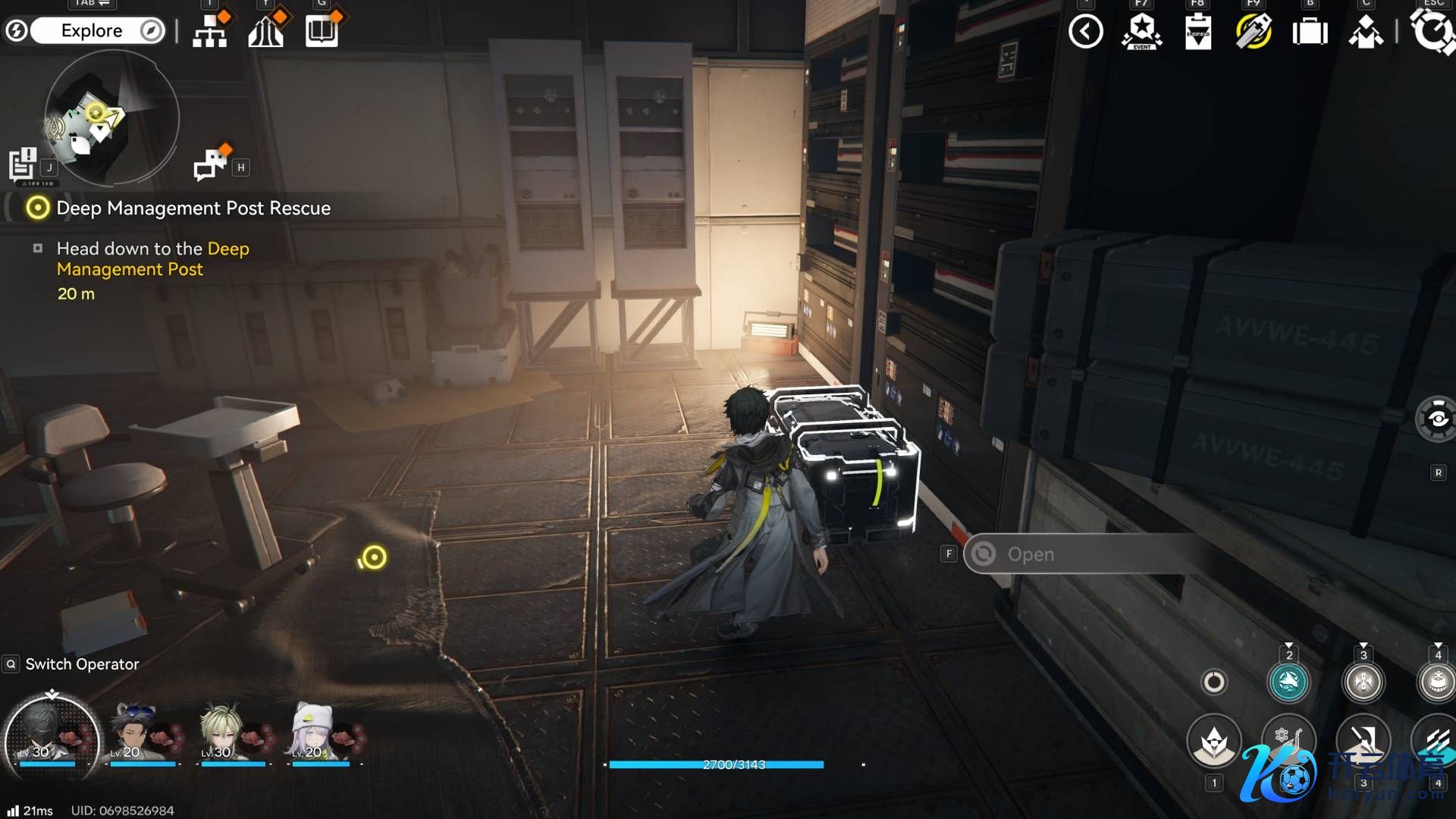Toggle the eye view button
This screenshot has height=819, width=1456.
[1437, 419]
